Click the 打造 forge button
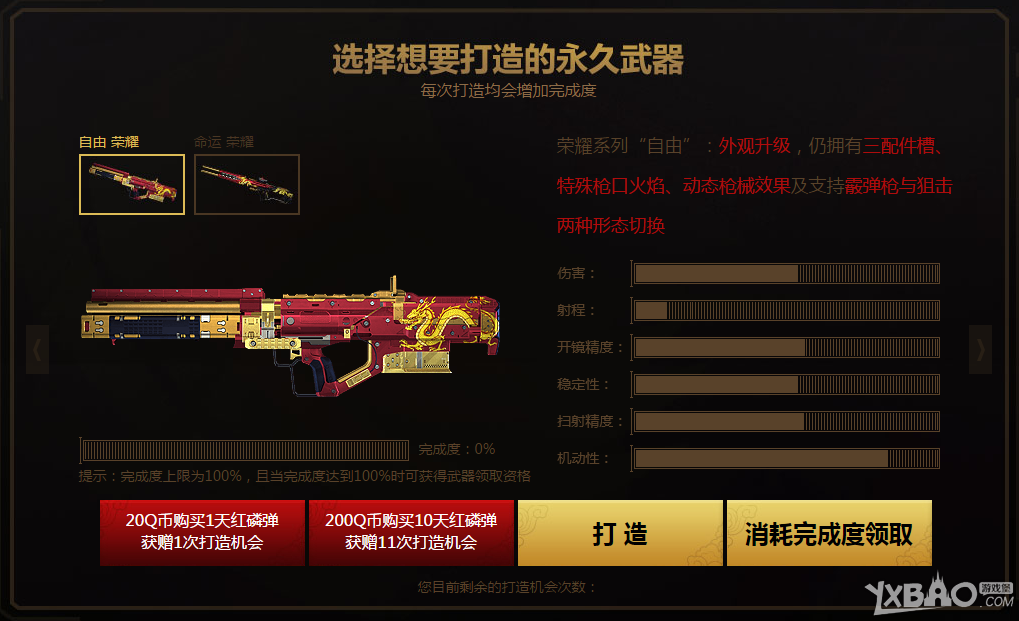Screen dimensions: 1019x621 pos(620,533)
